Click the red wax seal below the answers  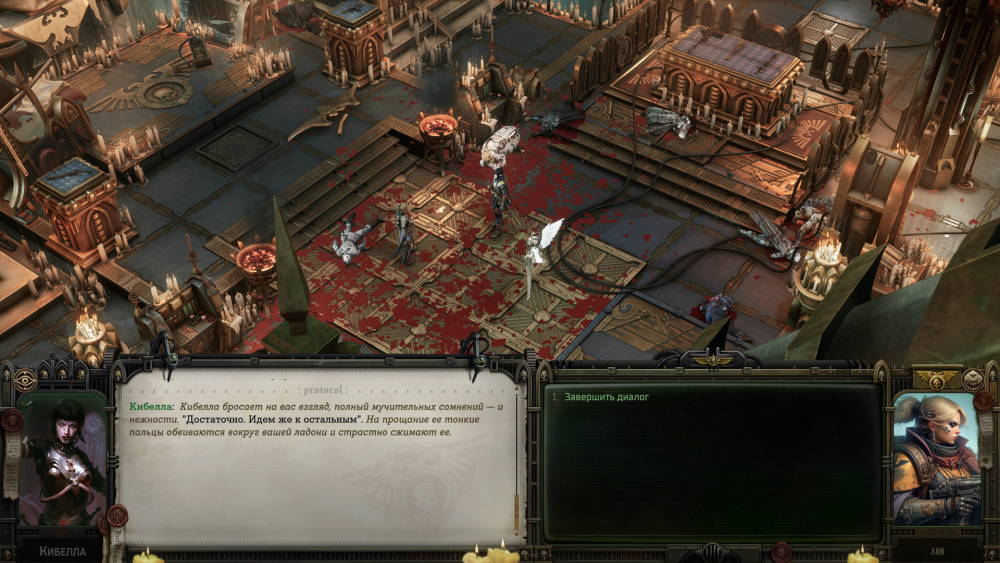[781, 551]
